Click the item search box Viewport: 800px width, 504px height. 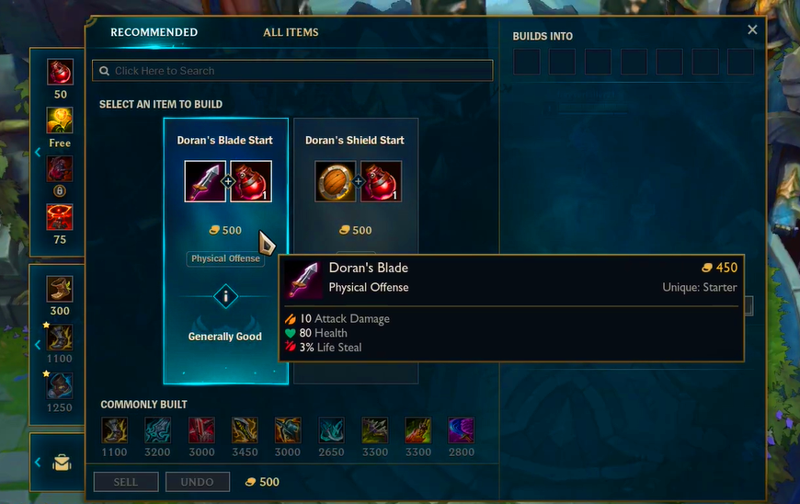[292, 71]
